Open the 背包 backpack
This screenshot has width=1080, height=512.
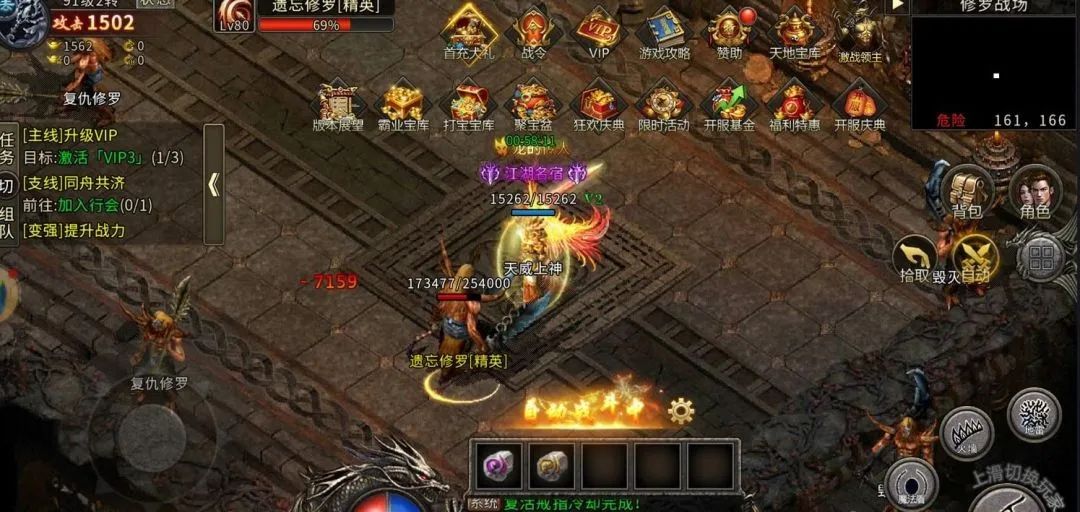click(x=967, y=190)
